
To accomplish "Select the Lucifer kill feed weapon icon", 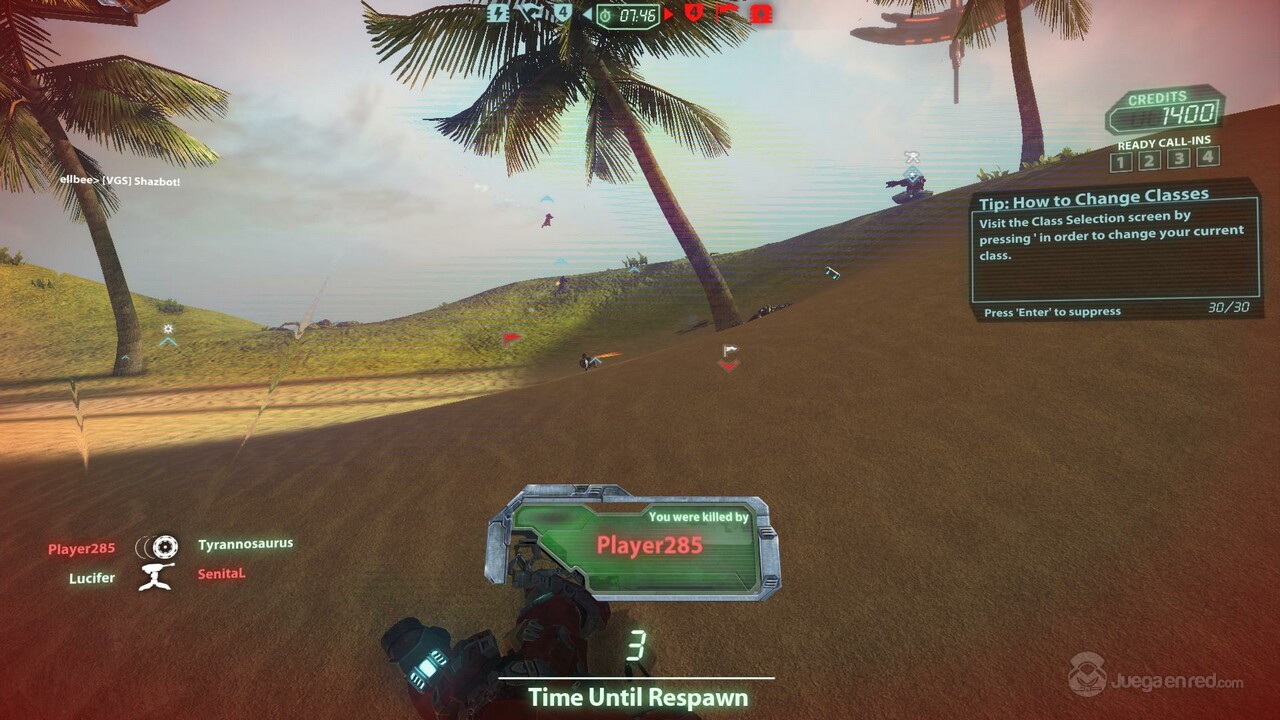I will coord(157,576).
